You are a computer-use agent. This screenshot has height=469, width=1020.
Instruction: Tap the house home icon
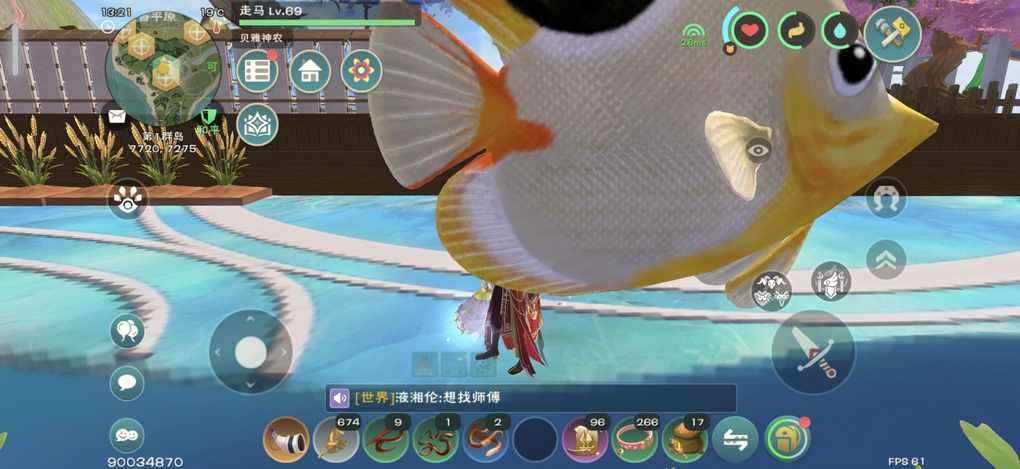[x=310, y=71]
